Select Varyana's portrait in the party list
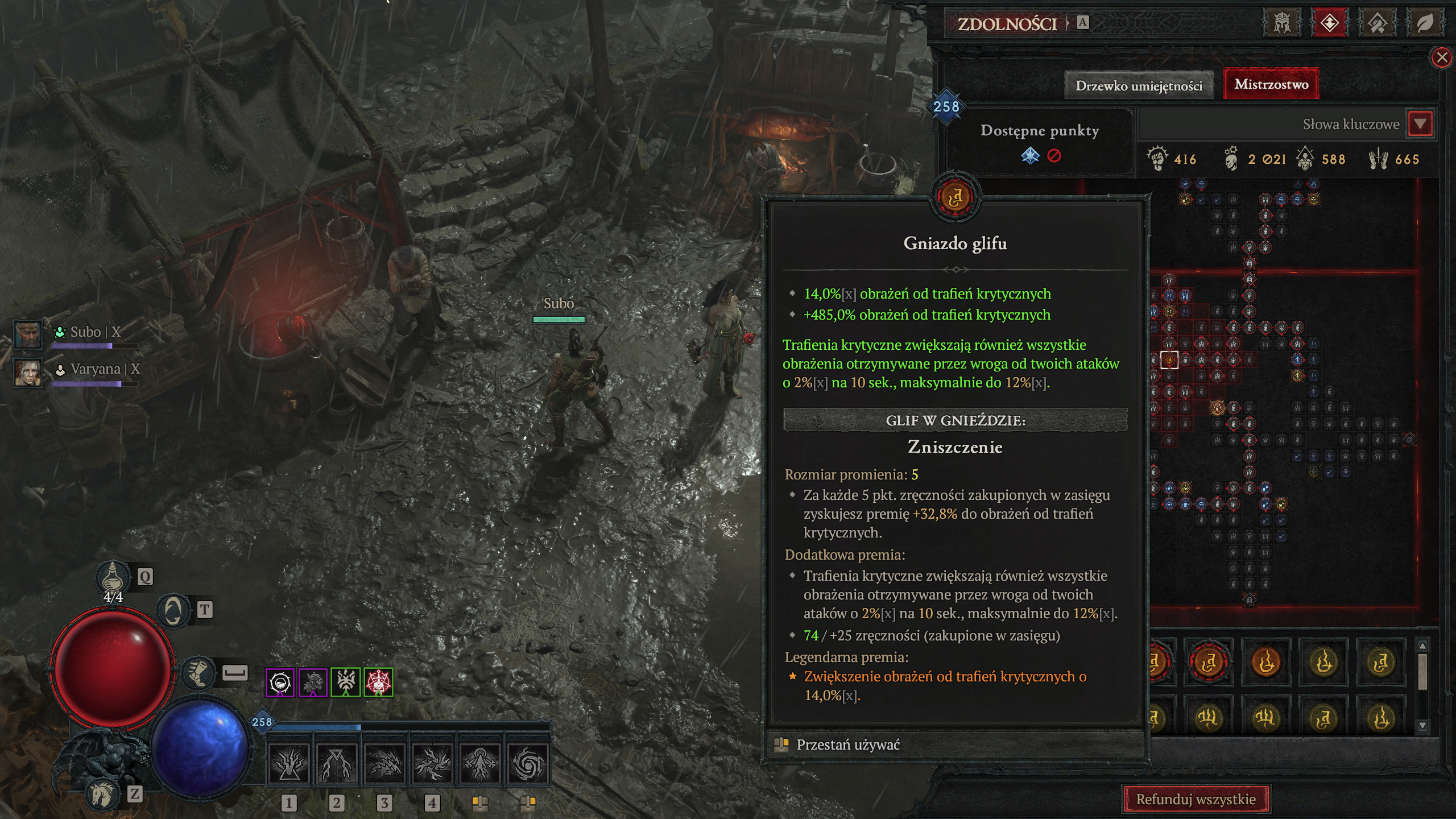The width and height of the screenshot is (1456, 819). click(27, 371)
